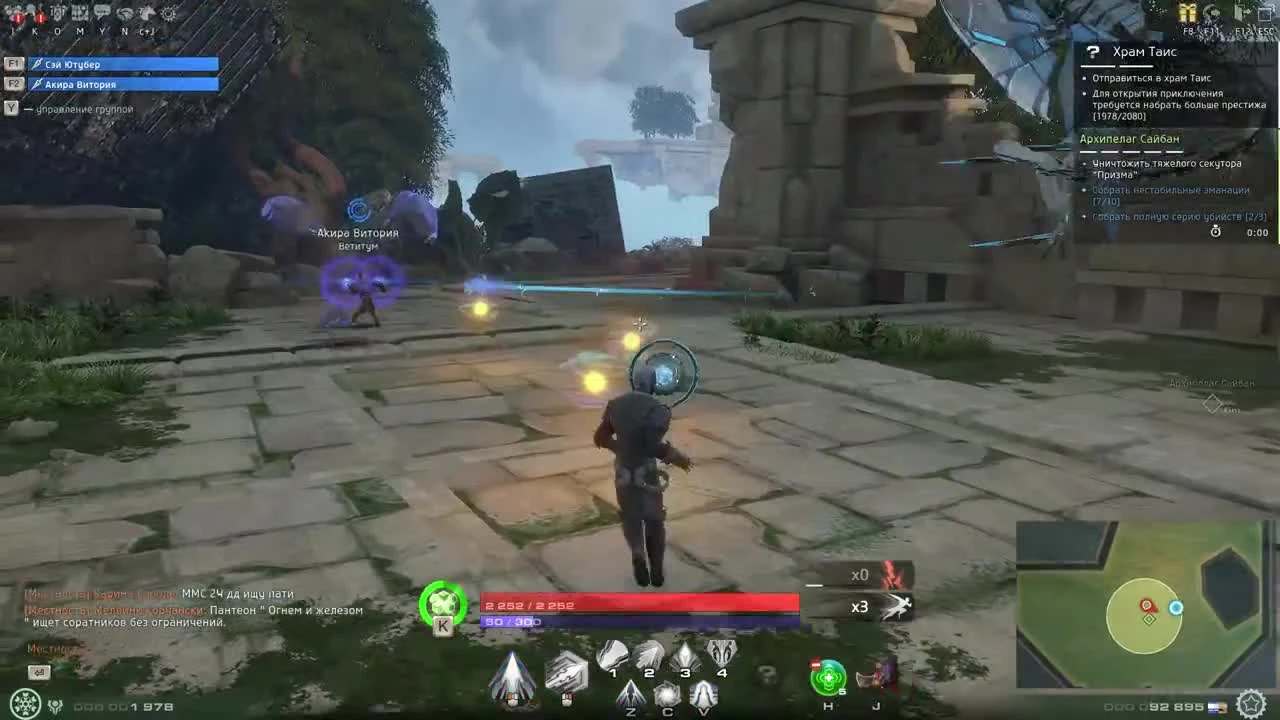The height and width of the screenshot is (720, 1280).
Task: Use the axe item in slot J
Action: click(x=872, y=678)
